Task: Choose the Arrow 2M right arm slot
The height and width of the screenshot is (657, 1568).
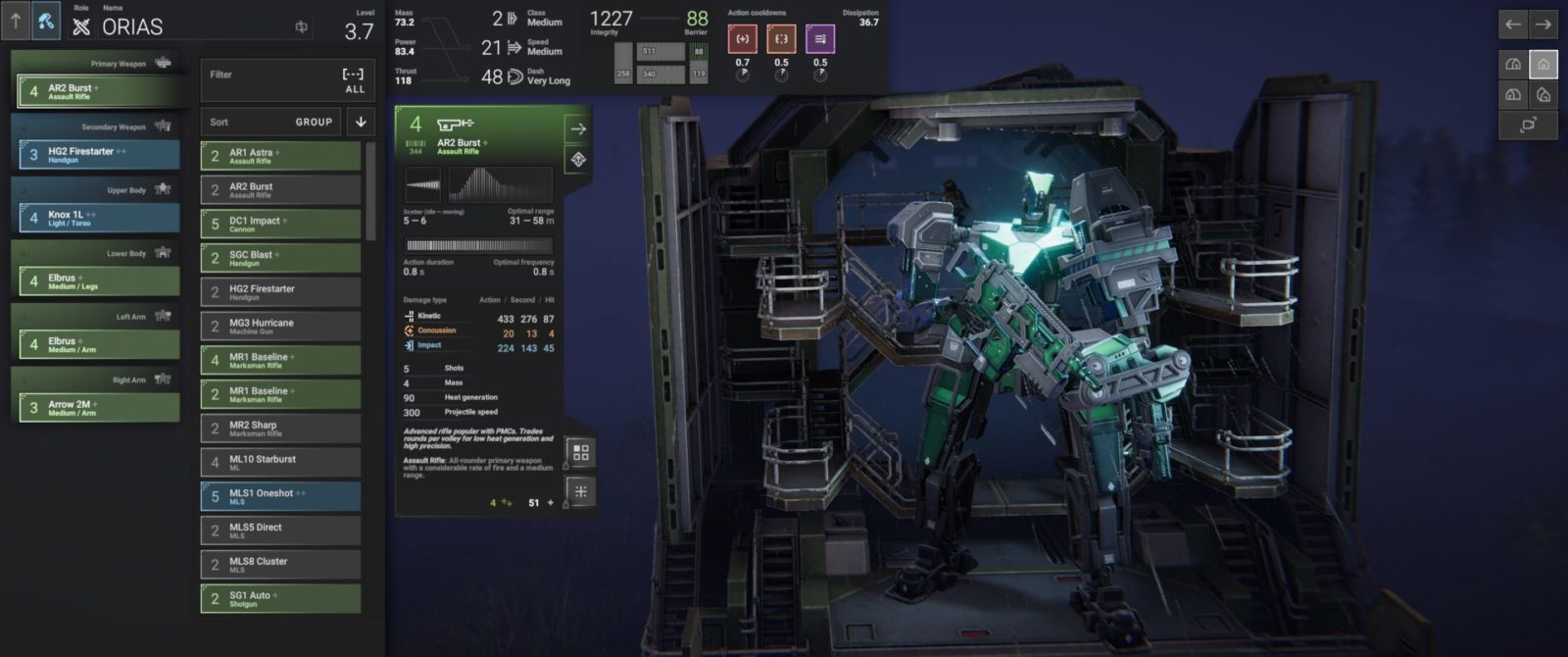Action: [x=99, y=408]
